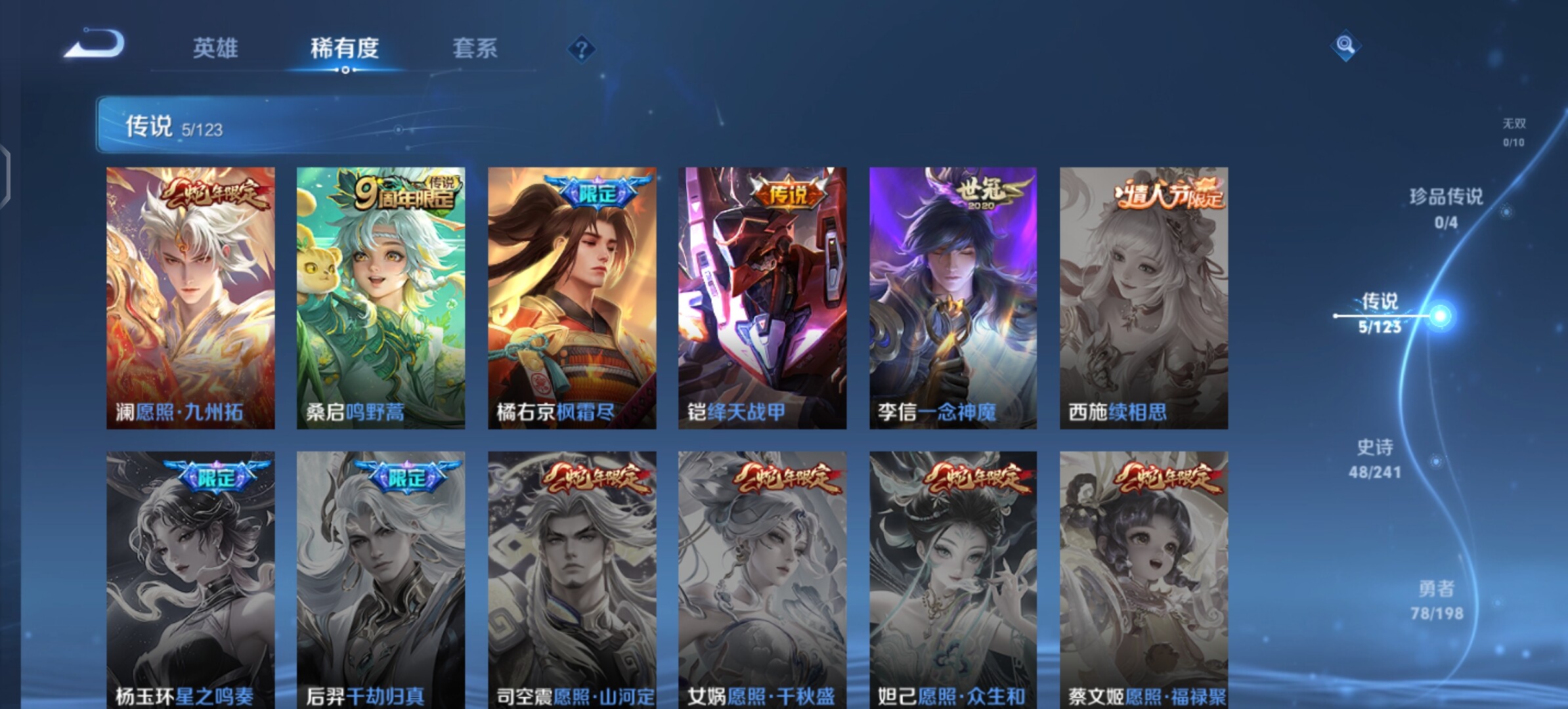Viewport: 1568px width, 709px height.
Task: Select the 杨玉环 星之鸣奏 skin card
Action: (190, 579)
